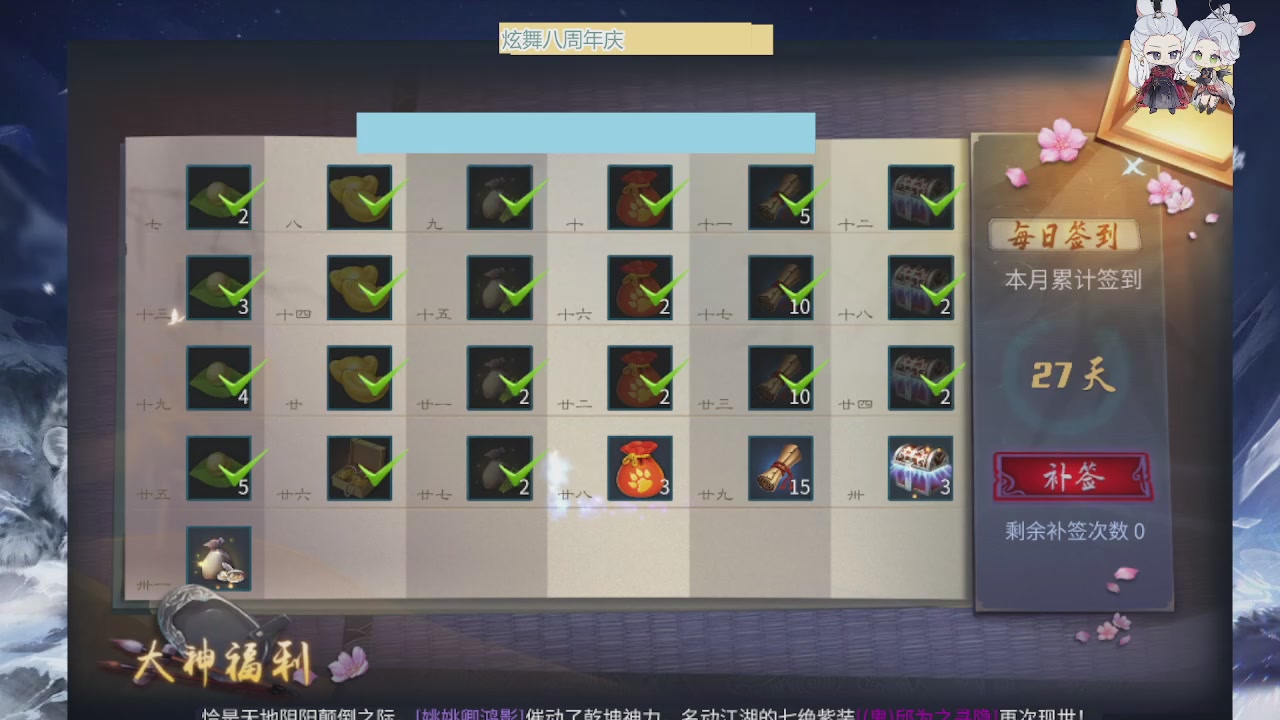Select the day 31 pearl item icon
1280x720 pixels.
(219, 557)
